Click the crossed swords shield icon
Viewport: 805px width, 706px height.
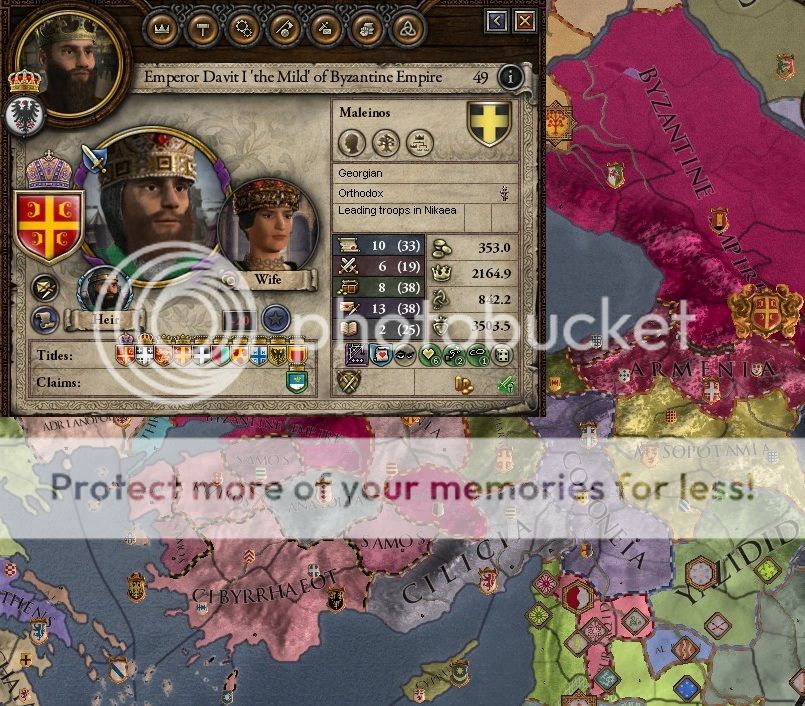click(x=349, y=382)
